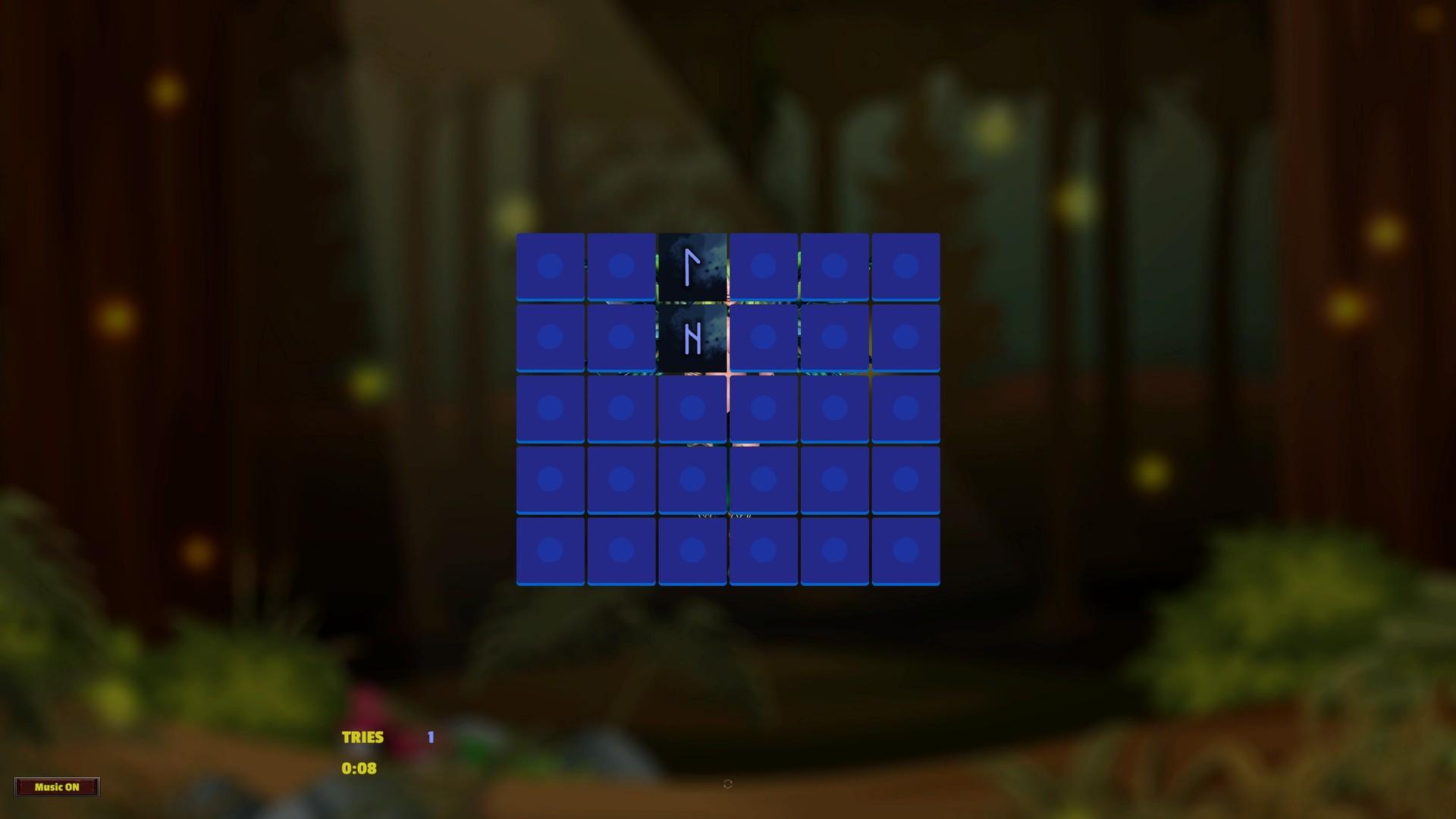1456x819 pixels.
Task: Click the tries count value showing 1
Action: coord(430,736)
